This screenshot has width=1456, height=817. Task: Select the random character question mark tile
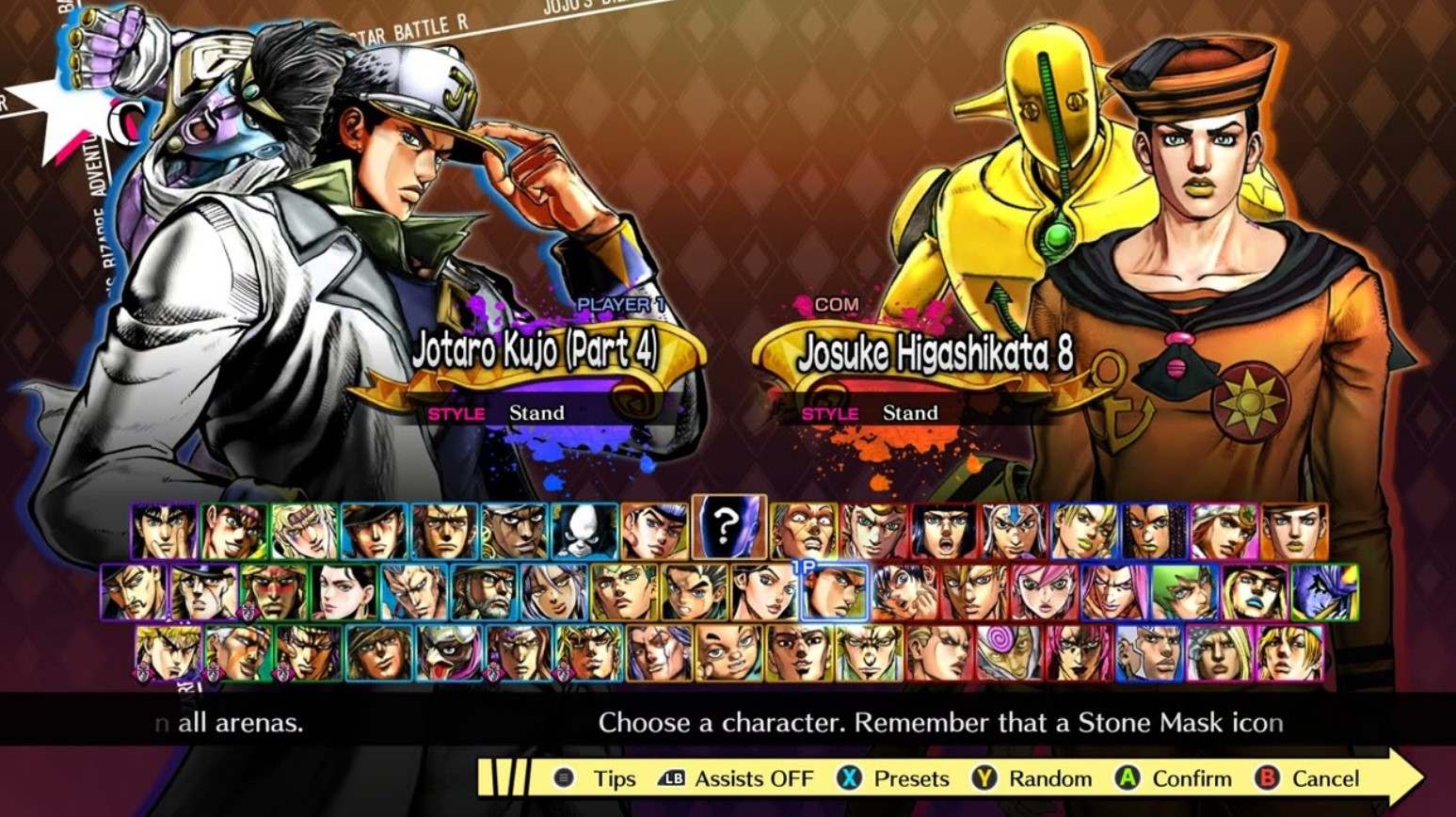pyautogui.click(x=728, y=529)
